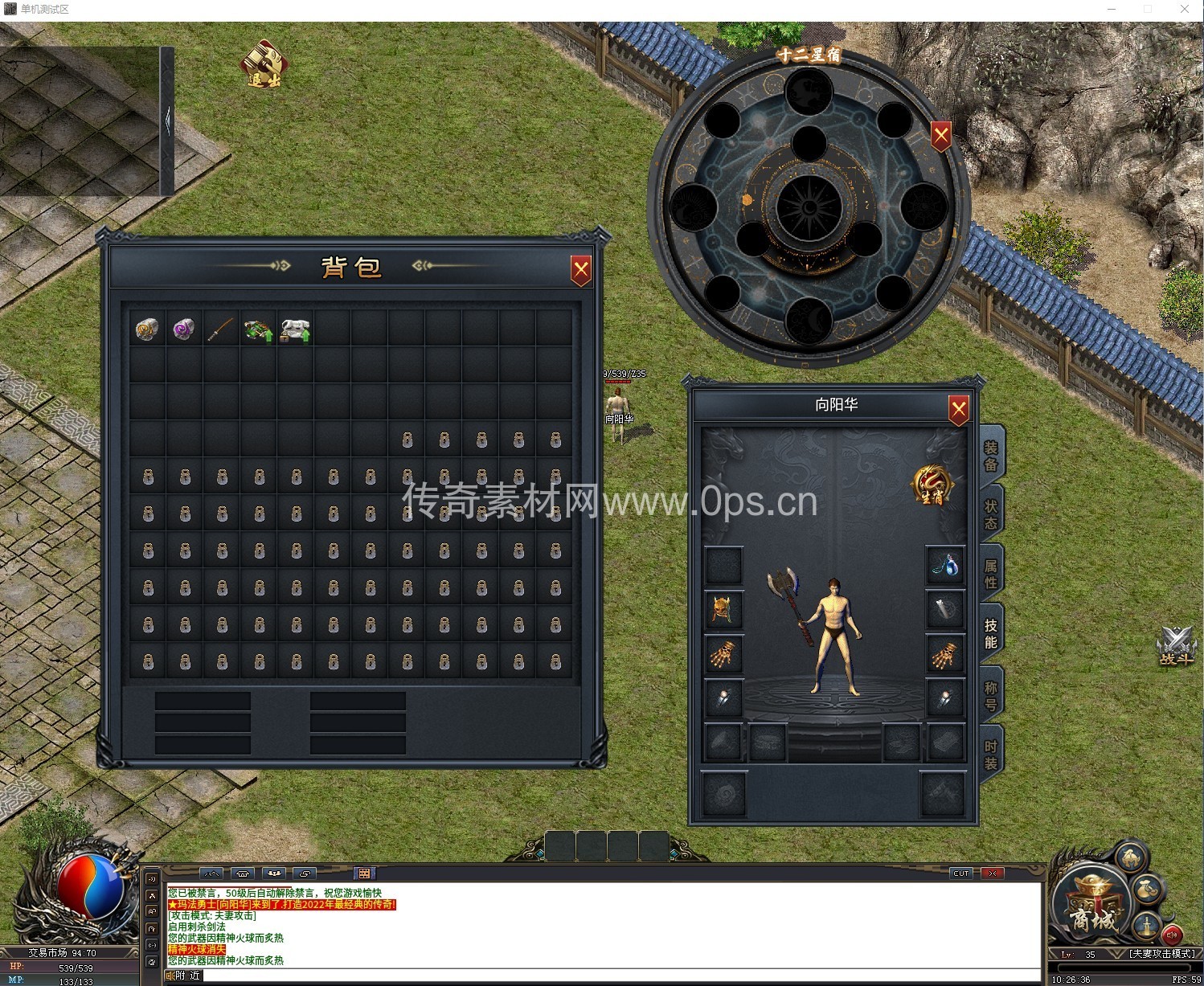View the 时装 fashion tab

(x=991, y=755)
